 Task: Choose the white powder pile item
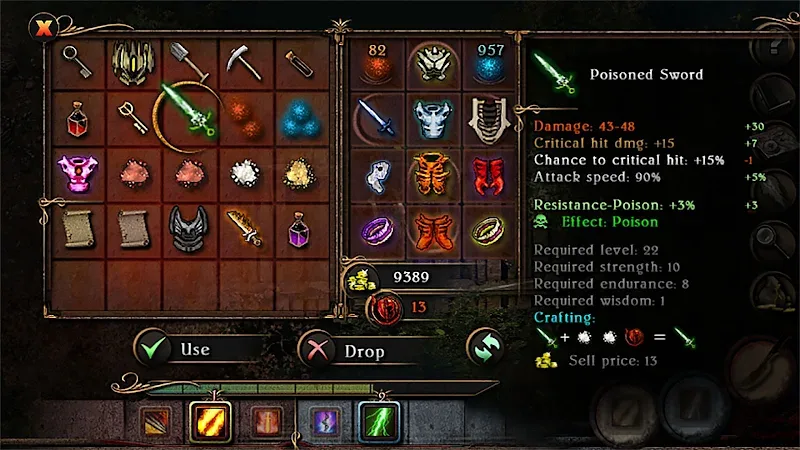coord(242,172)
